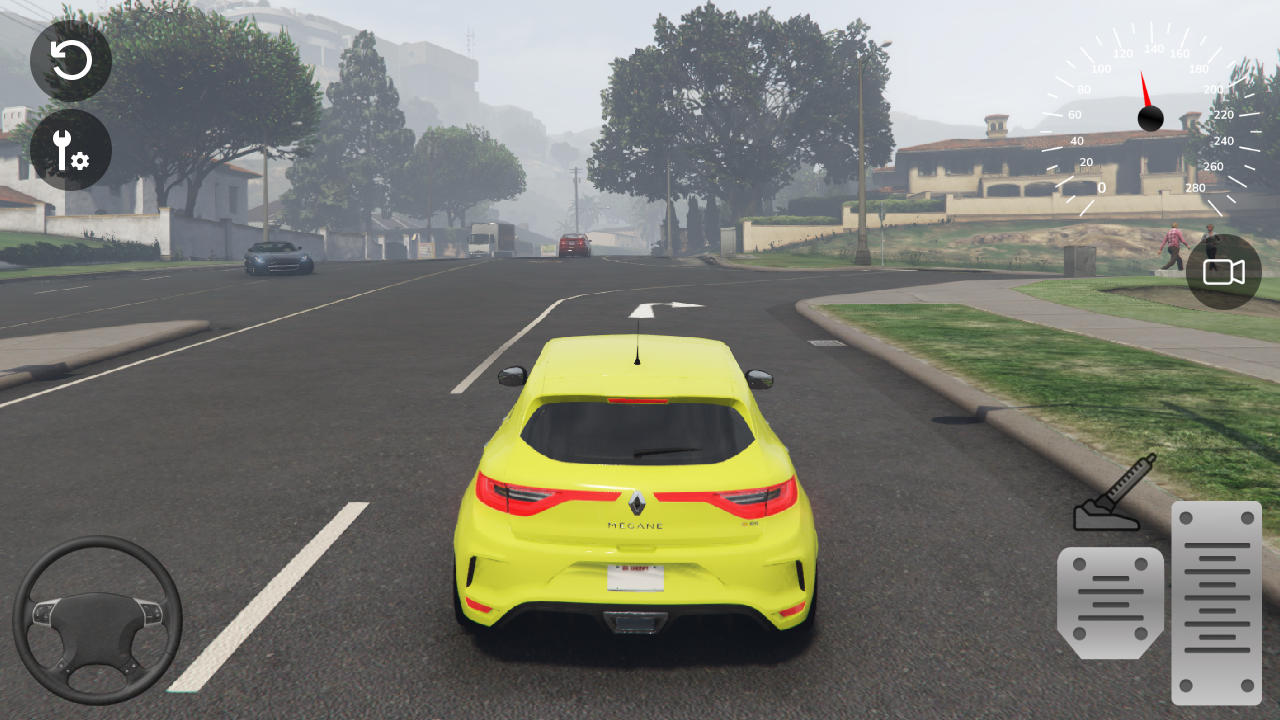Activate the vehicle respawn control

coord(70,60)
